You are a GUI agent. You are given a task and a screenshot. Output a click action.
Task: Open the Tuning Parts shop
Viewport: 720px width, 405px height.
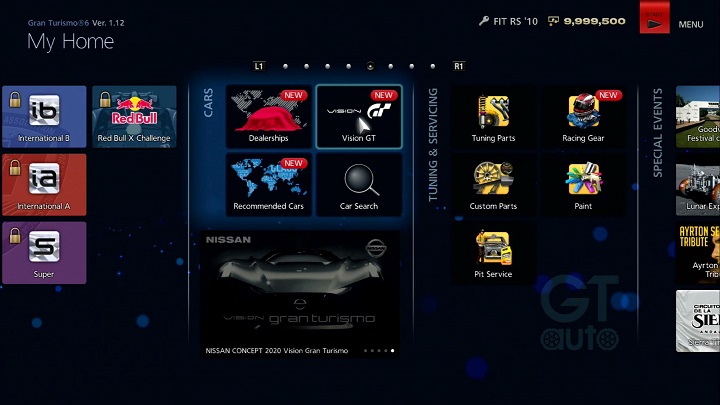(493, 116)
